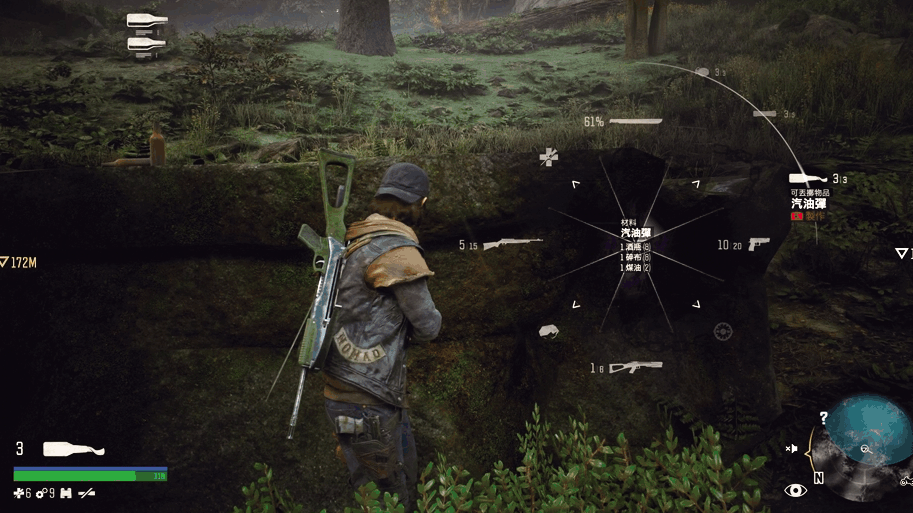The image size is (913, 513).
Task: Select the equipped Molotov icon above the health bar
Action: 73,449
